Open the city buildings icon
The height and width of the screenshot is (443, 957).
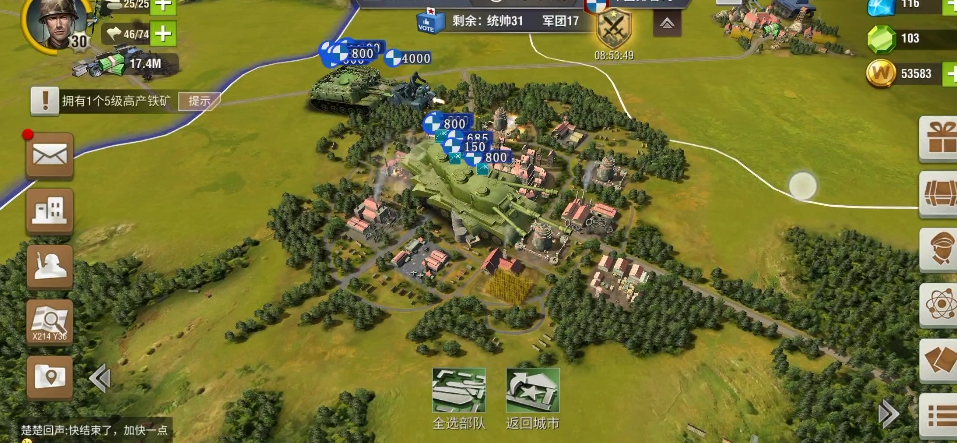(x=49, y=211)
